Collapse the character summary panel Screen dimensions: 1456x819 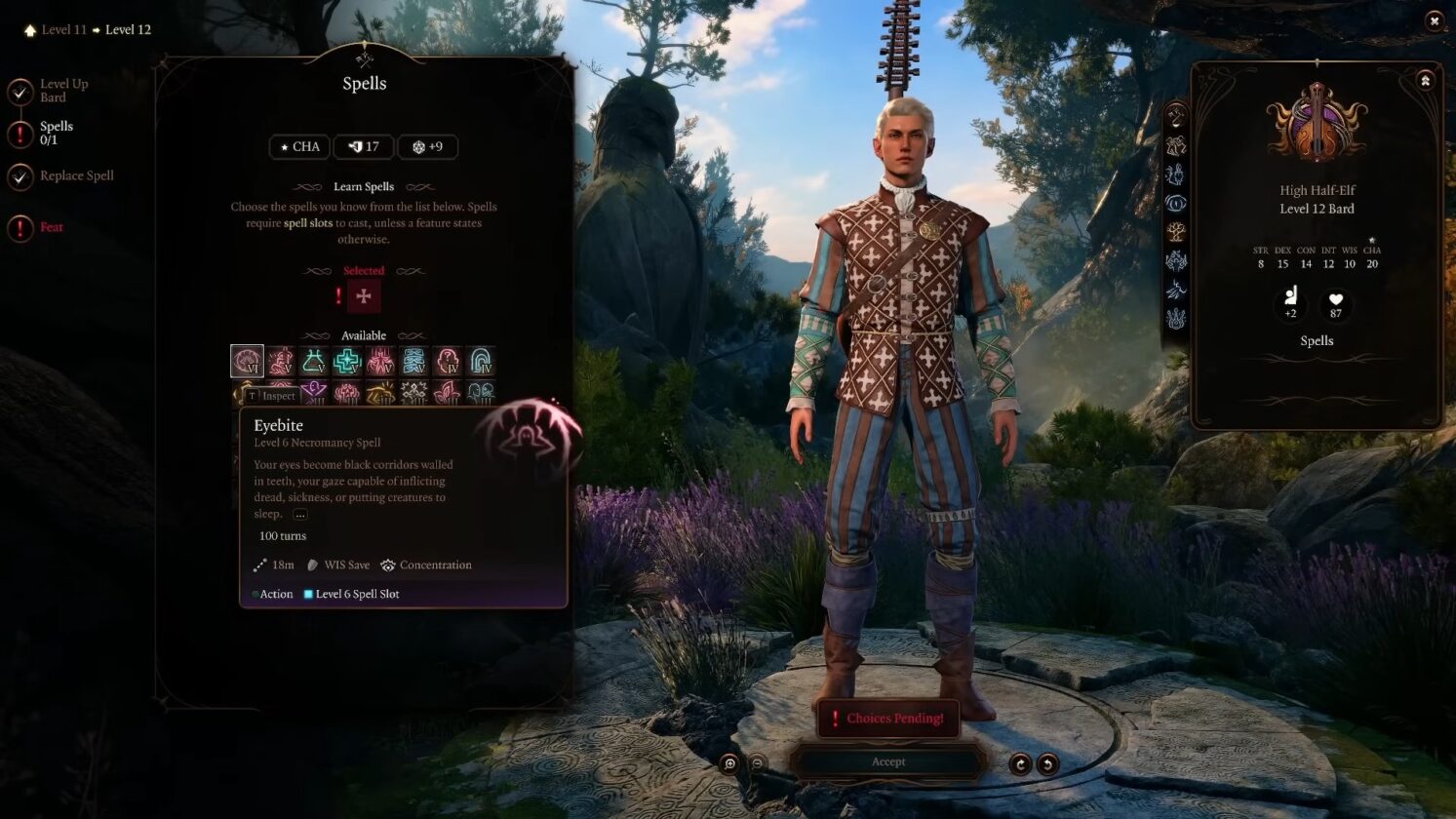click(x=1425, y=81)
